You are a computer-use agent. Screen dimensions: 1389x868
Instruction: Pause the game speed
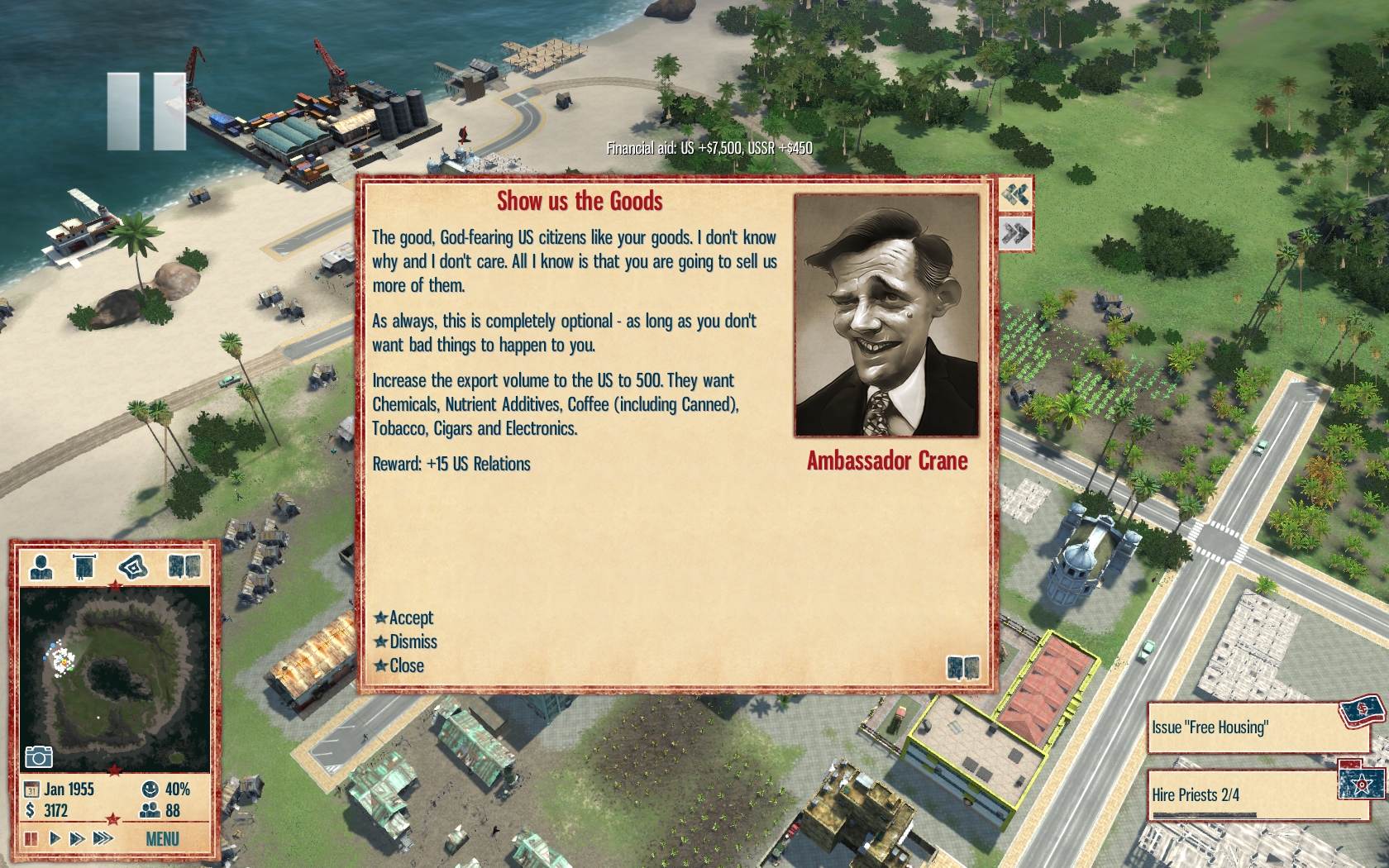tap(31, 838)
